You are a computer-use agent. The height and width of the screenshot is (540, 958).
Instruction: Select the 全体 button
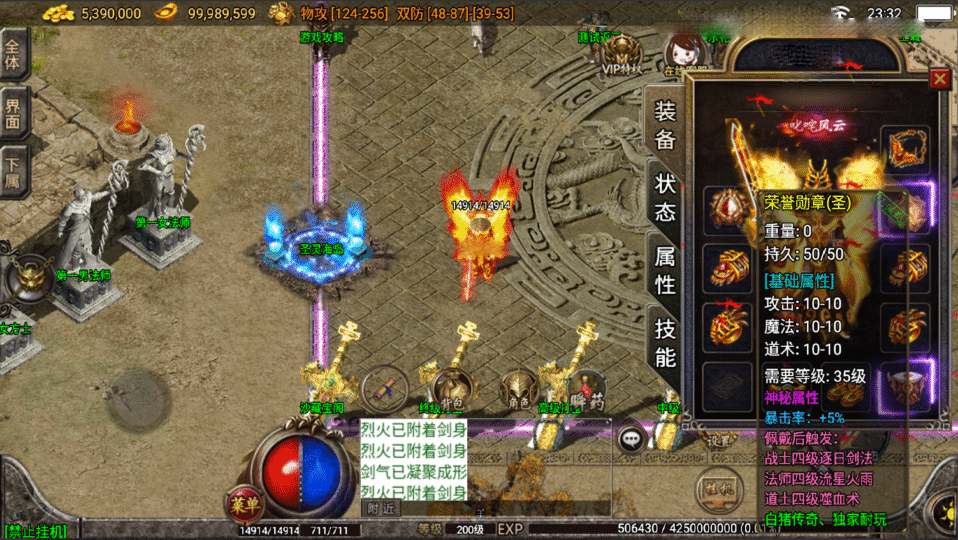[x=13, y=54]
